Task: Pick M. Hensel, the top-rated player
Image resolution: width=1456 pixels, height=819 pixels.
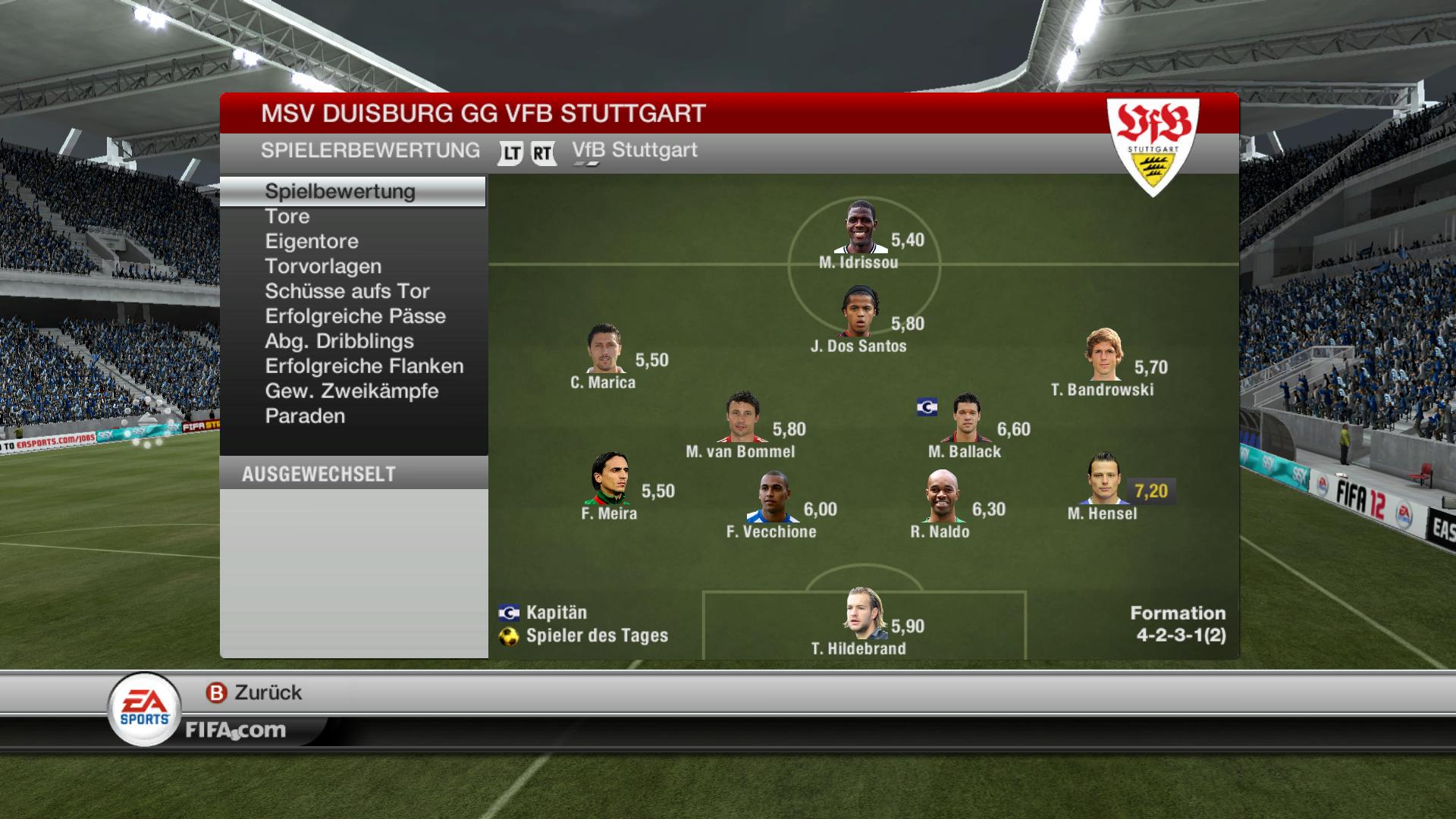Action: (x=1103, y=479)
